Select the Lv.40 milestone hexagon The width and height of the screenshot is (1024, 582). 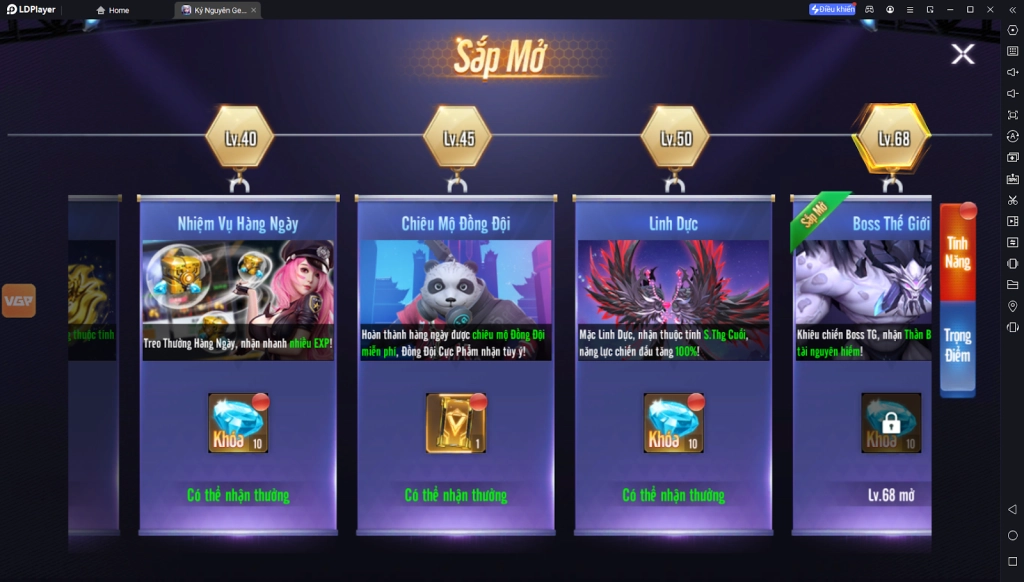239,138
